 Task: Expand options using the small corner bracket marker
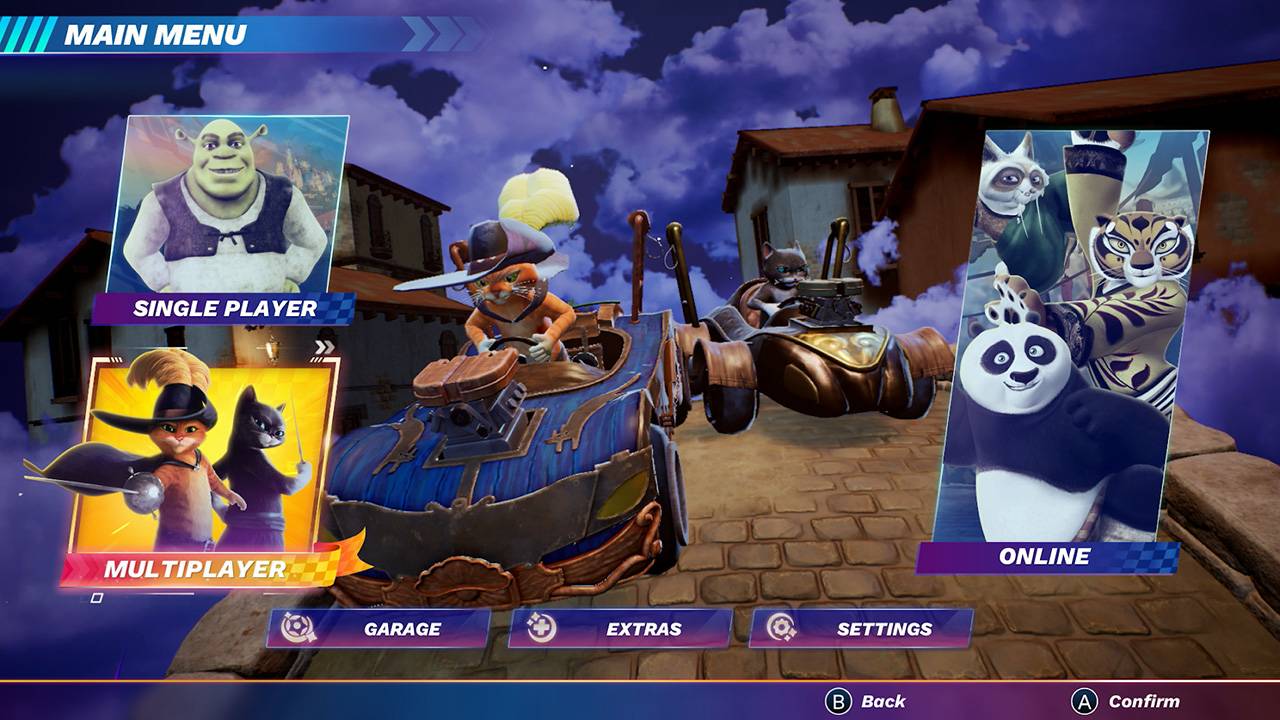pos(97,597)
